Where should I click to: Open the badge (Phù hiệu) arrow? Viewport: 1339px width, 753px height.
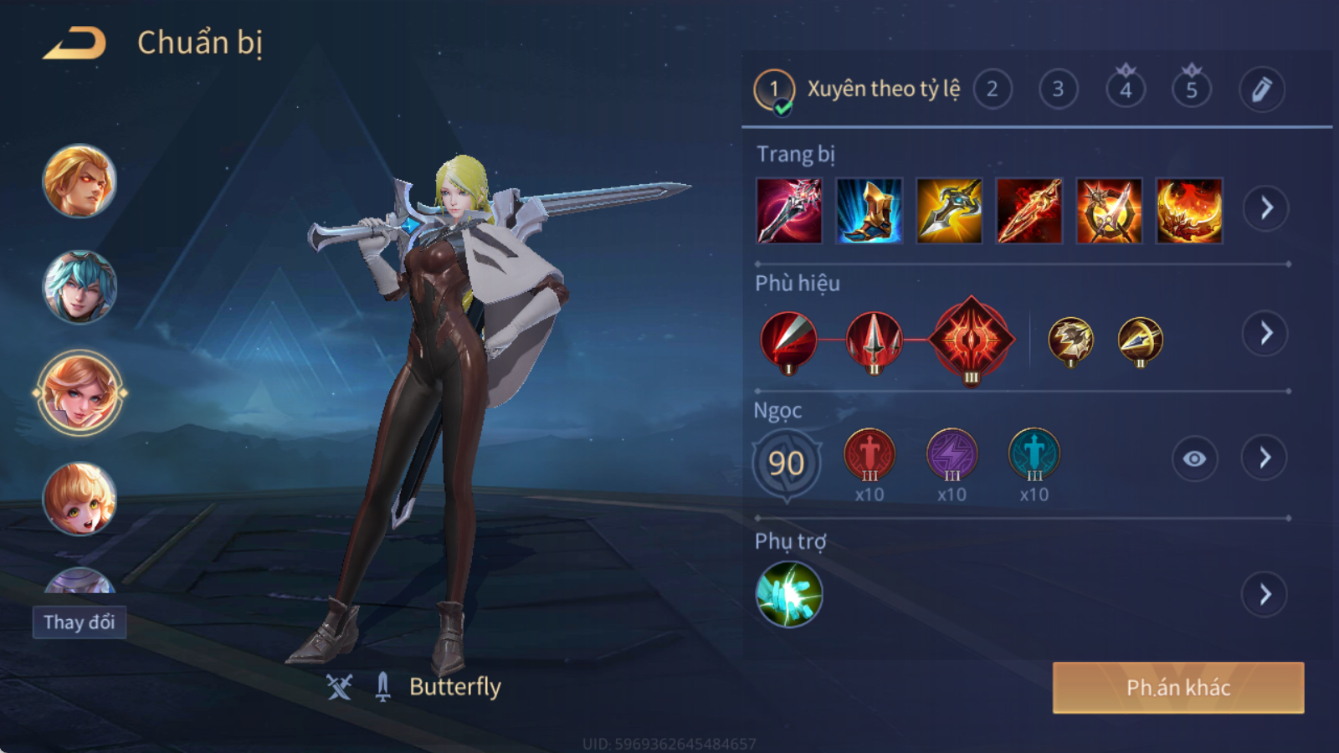coord(1266,333)
